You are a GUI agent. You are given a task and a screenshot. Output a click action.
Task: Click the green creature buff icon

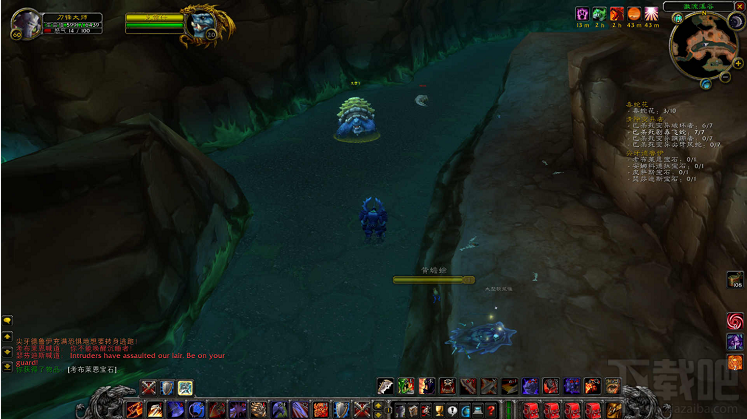(599, 13)
